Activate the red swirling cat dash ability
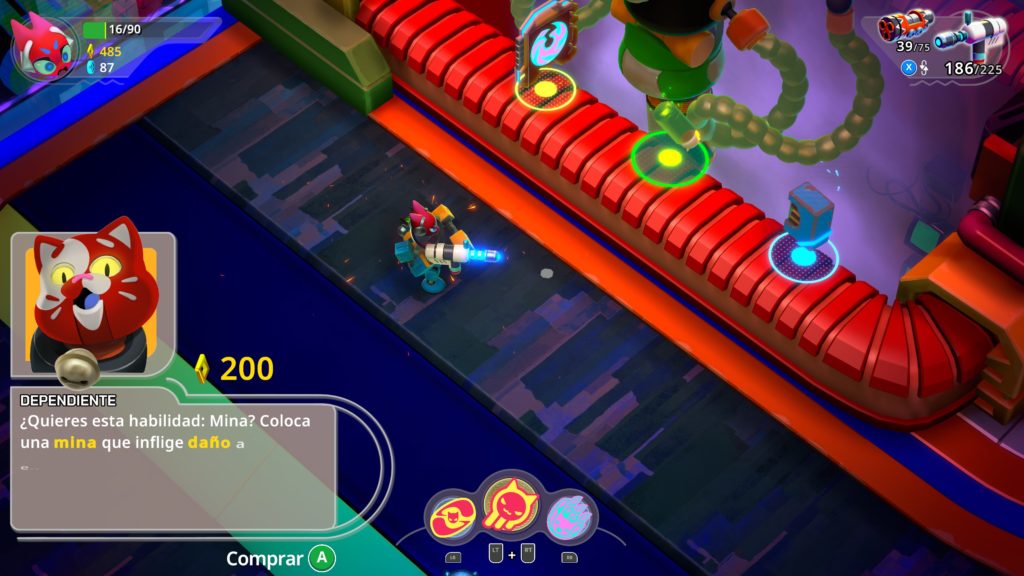1024x576 pixels. (454, 518)
